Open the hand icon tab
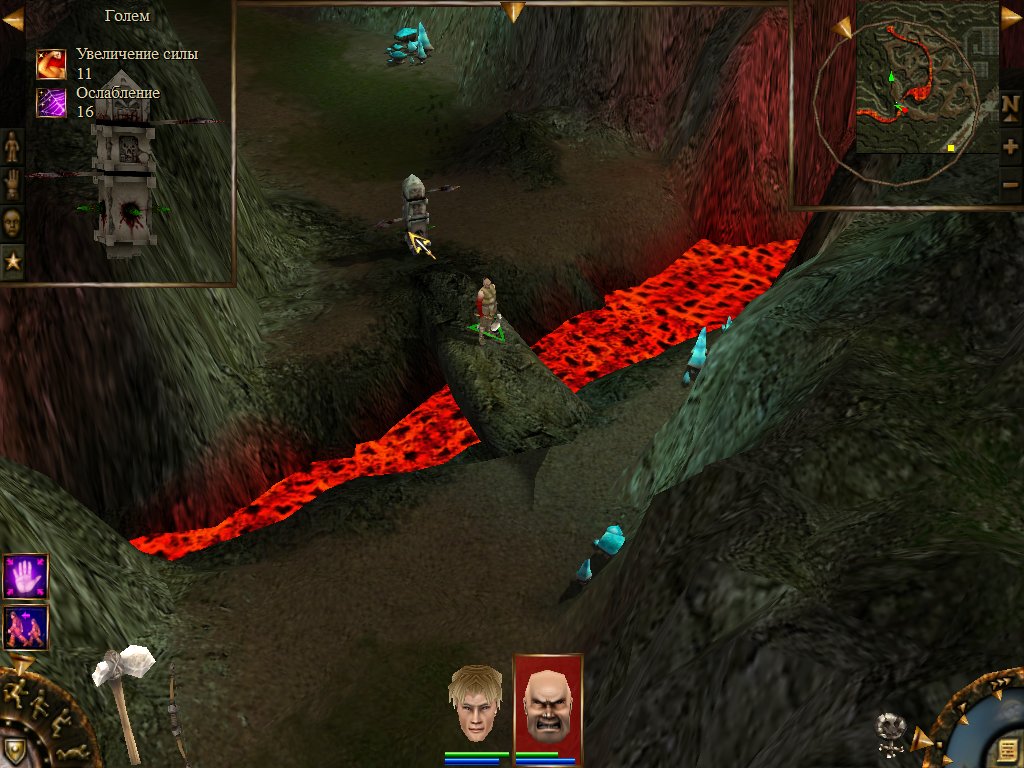The width and height of the screenshot is (1024, 768). [12, 184]
